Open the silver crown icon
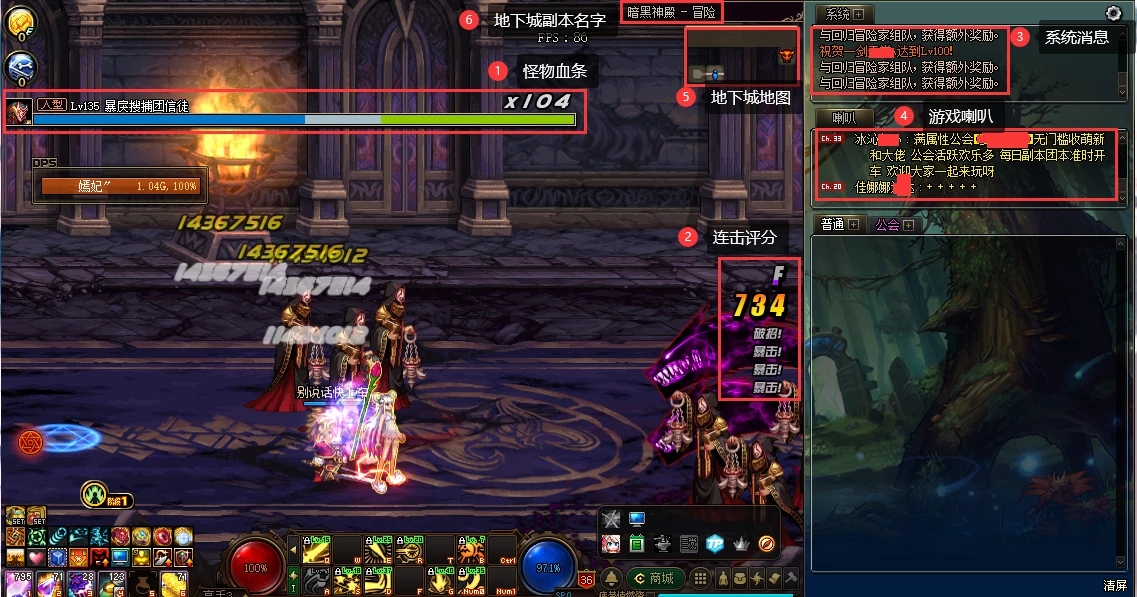The height and width of the screenshot is (597, 1137). point(741,543)
